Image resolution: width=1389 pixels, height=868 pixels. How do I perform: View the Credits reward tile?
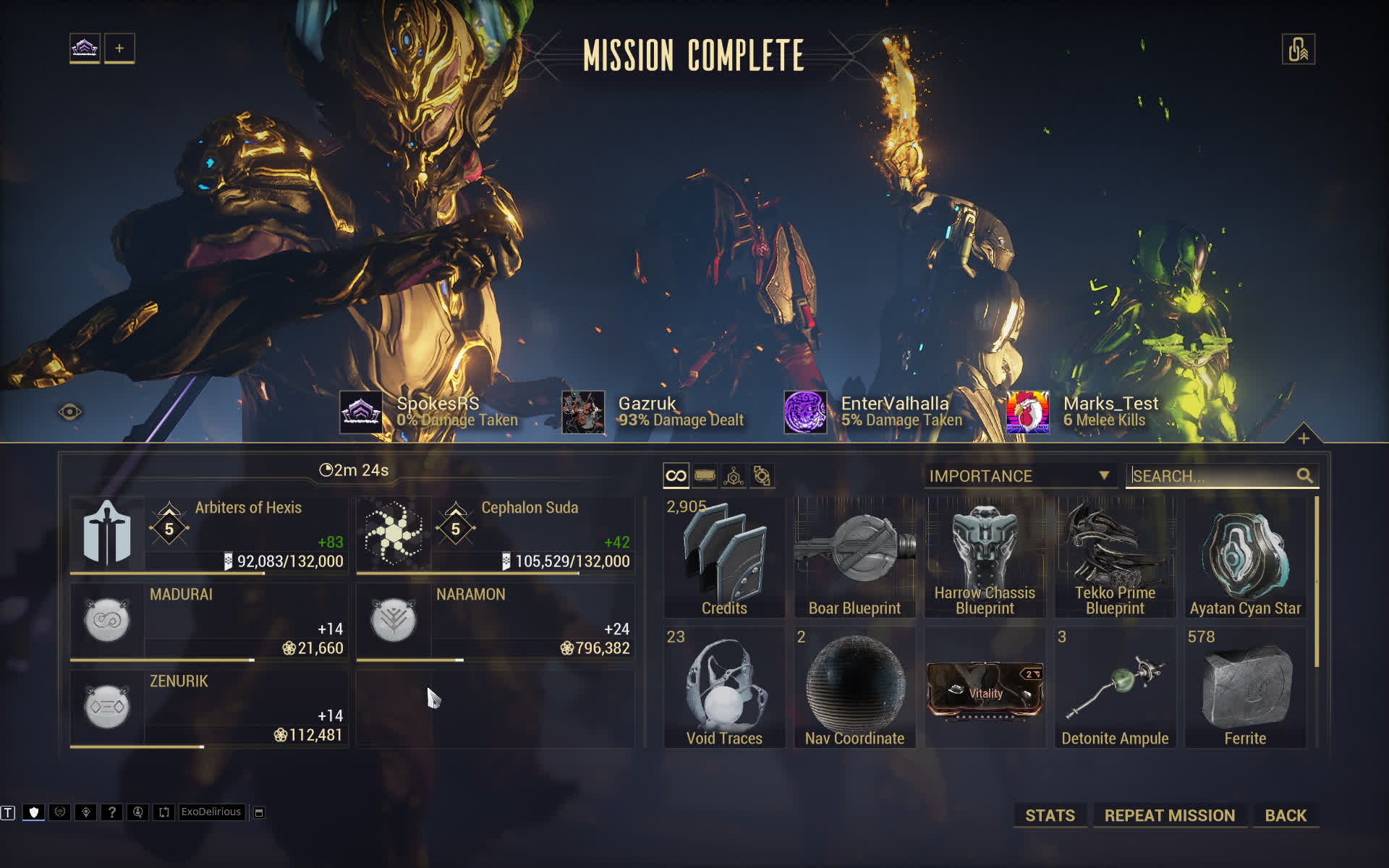tap(724, 558)
